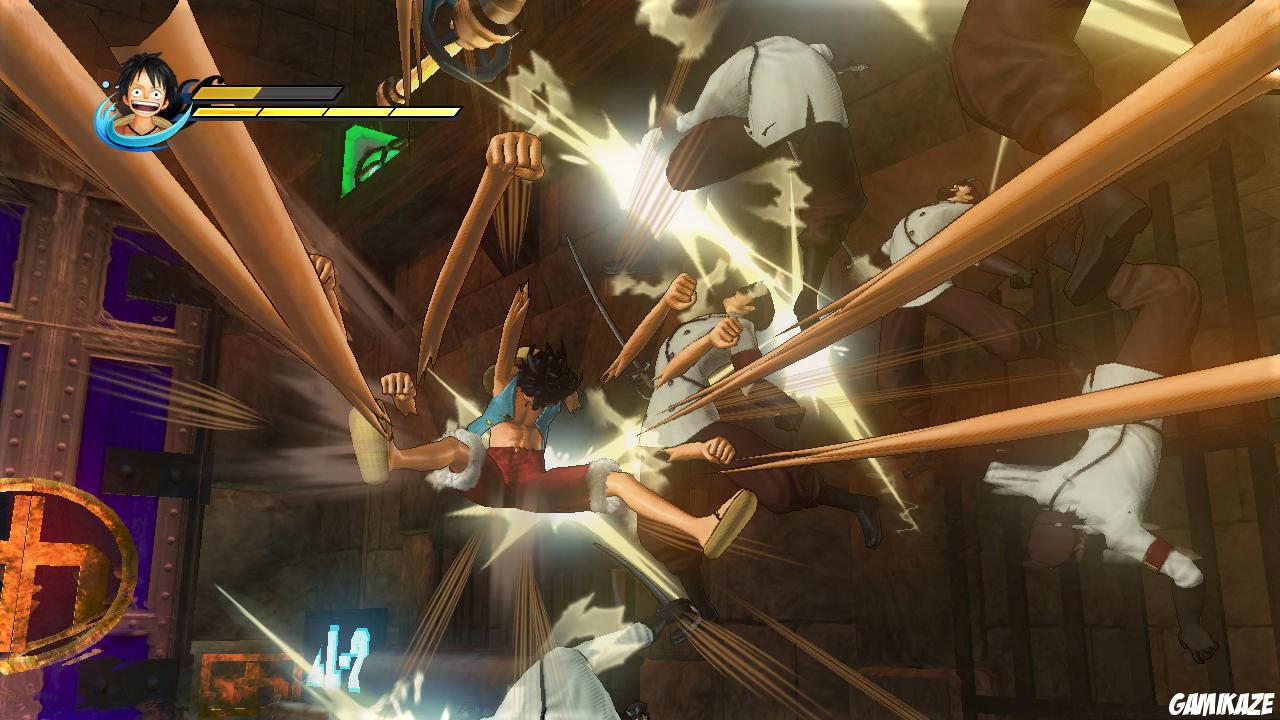Toggle the filled yellow portion of the HP gauge
The image size is (1280, 720).
point(230,90)
